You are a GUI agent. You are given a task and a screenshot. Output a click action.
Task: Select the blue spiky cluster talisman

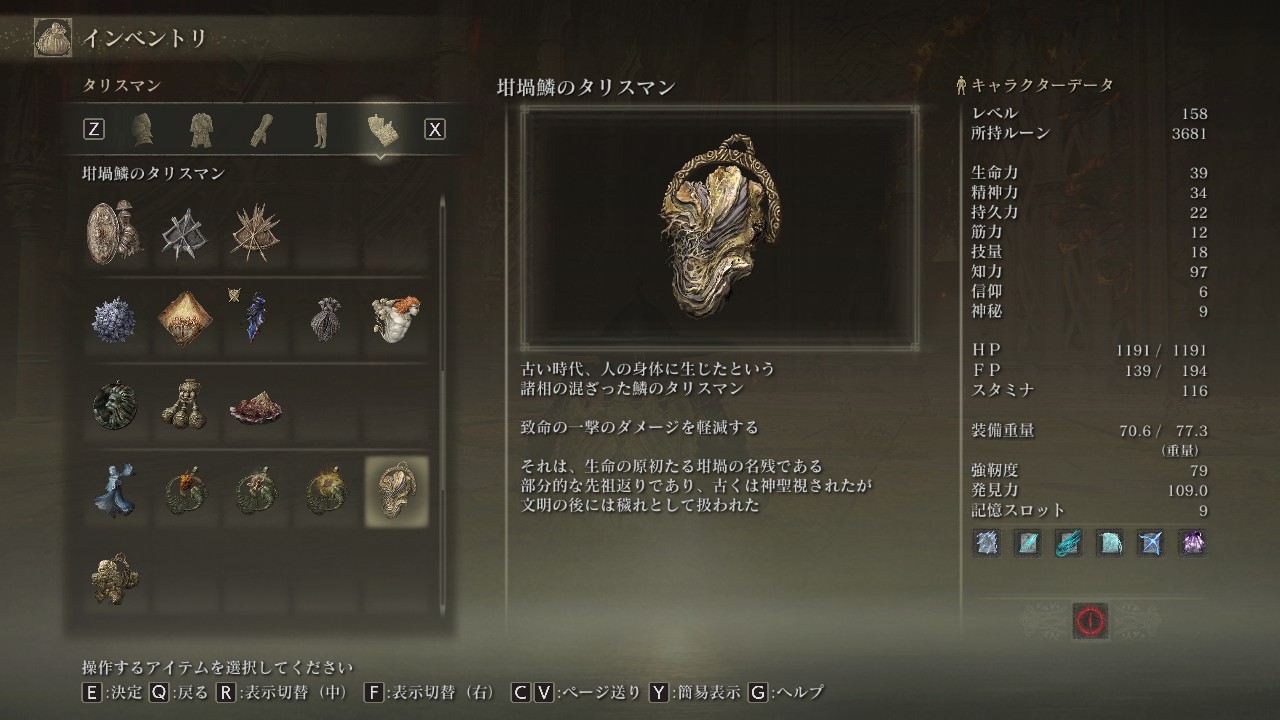tap(114, 318)
